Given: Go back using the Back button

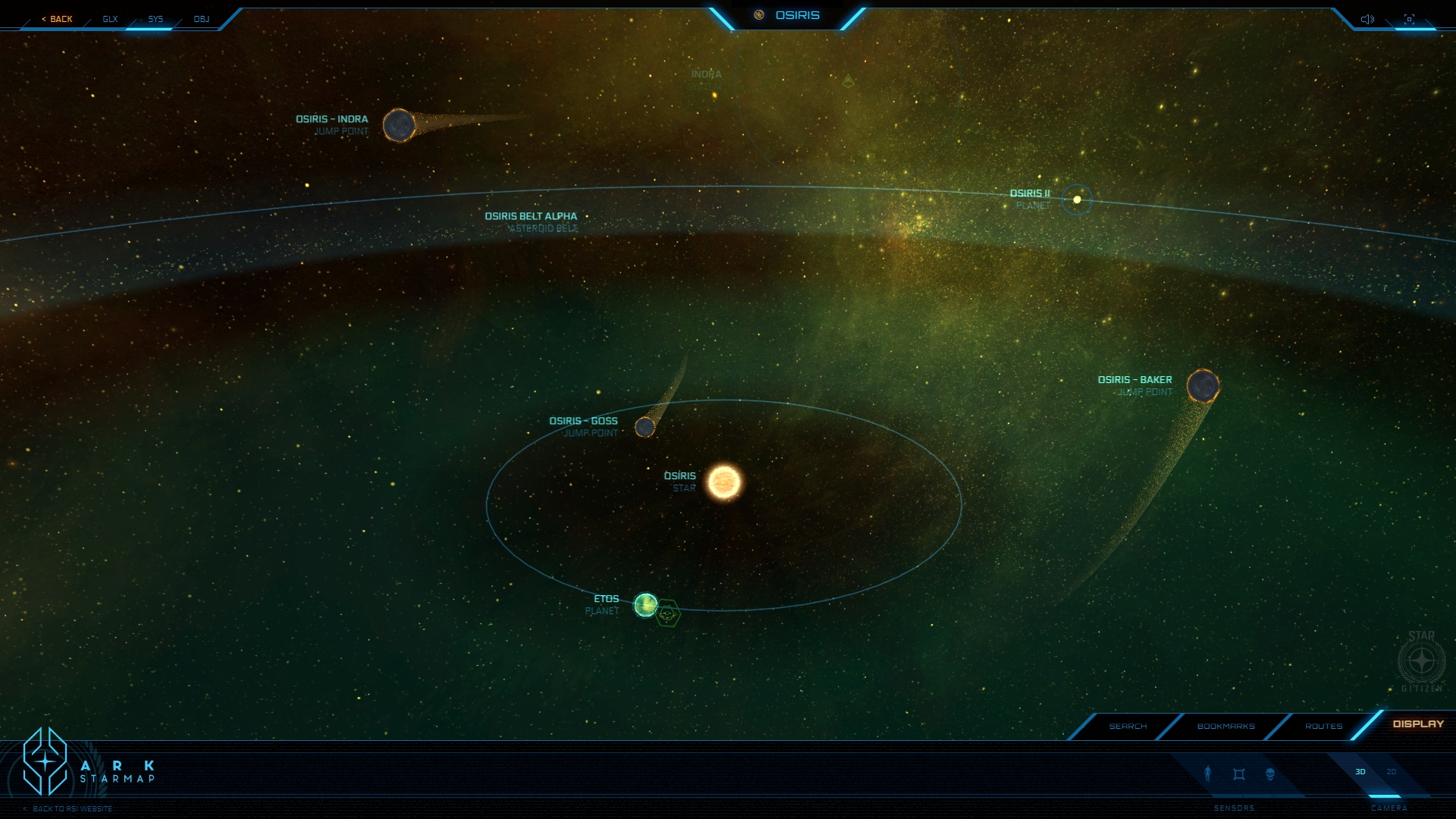Looking at the screenshot, I should (58, 19).
